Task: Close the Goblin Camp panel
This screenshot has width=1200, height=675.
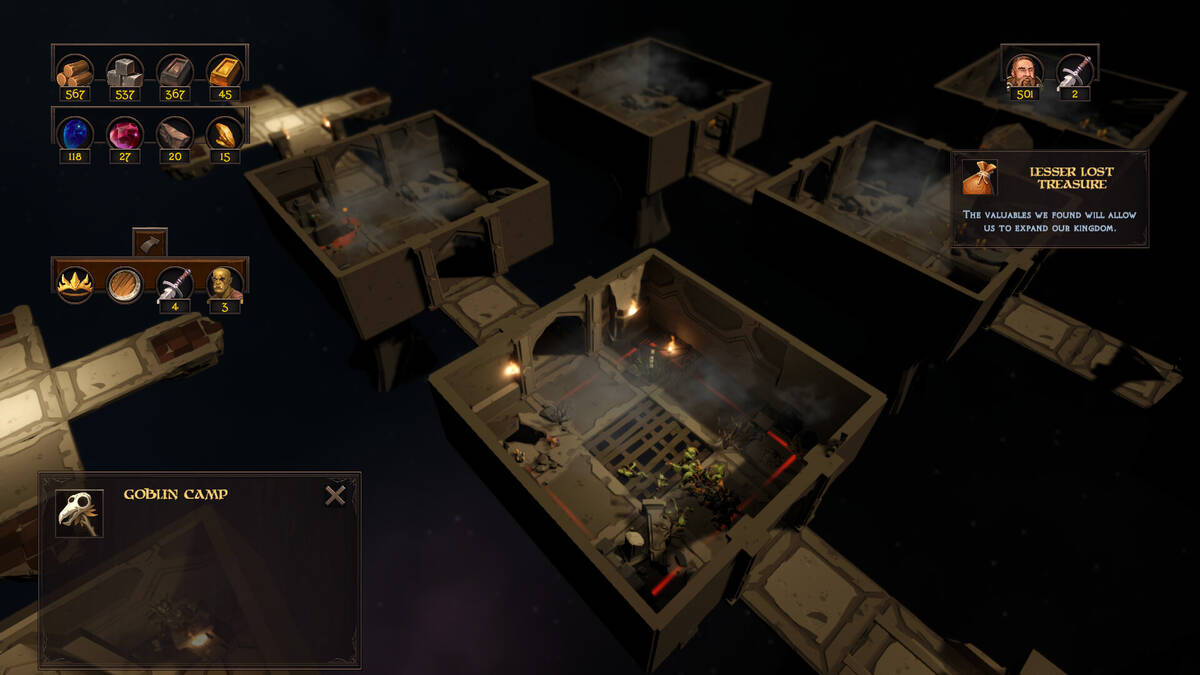Action: coord(335,495)
